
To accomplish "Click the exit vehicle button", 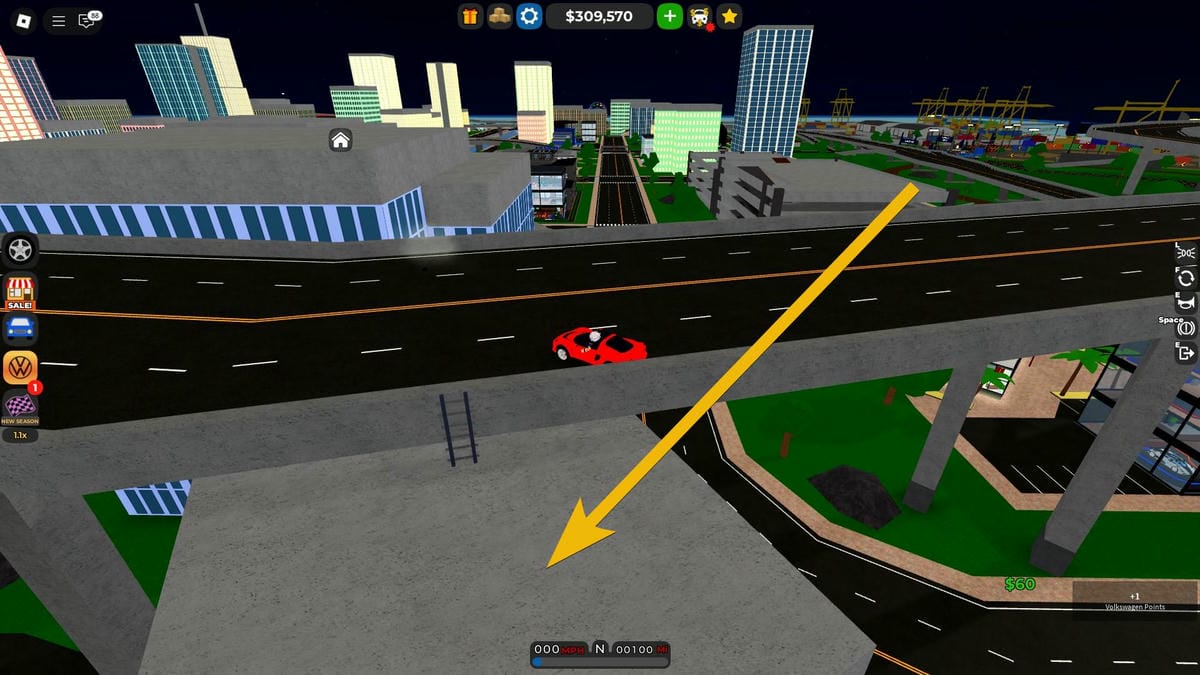I will pos(1187,353).
